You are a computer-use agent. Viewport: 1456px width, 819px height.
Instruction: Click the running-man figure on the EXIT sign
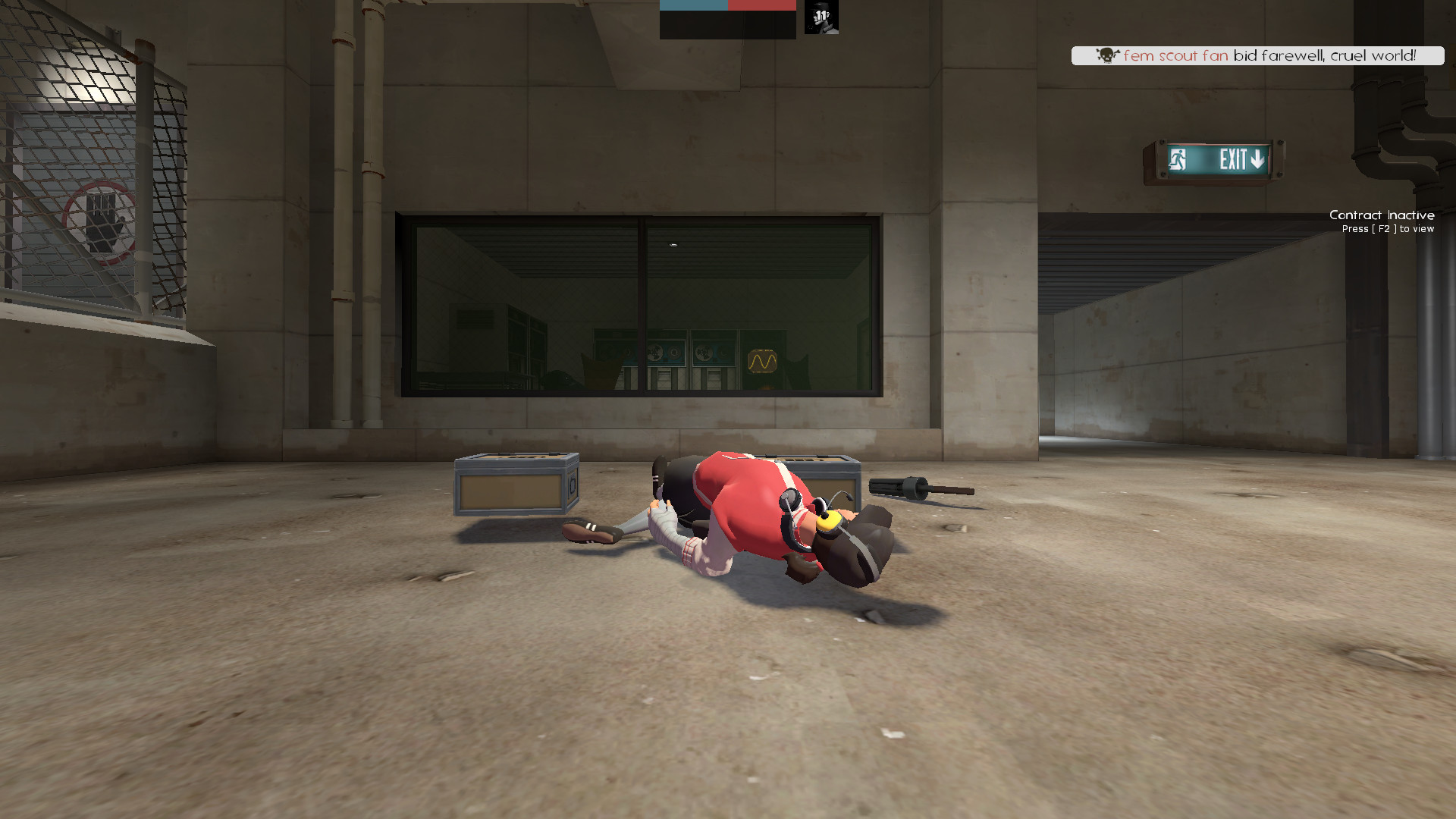(1177, 158)
